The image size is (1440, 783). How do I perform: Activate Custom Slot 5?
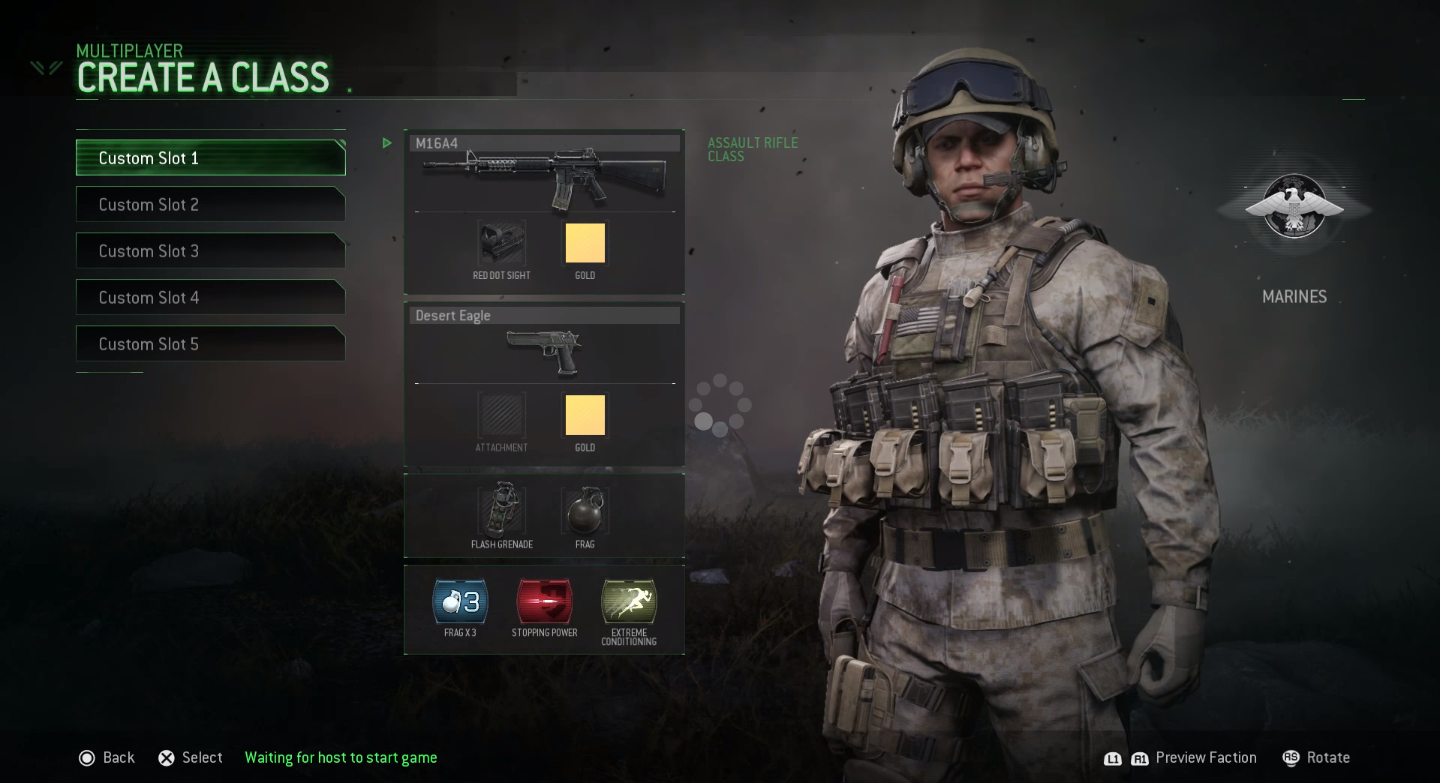210,343
